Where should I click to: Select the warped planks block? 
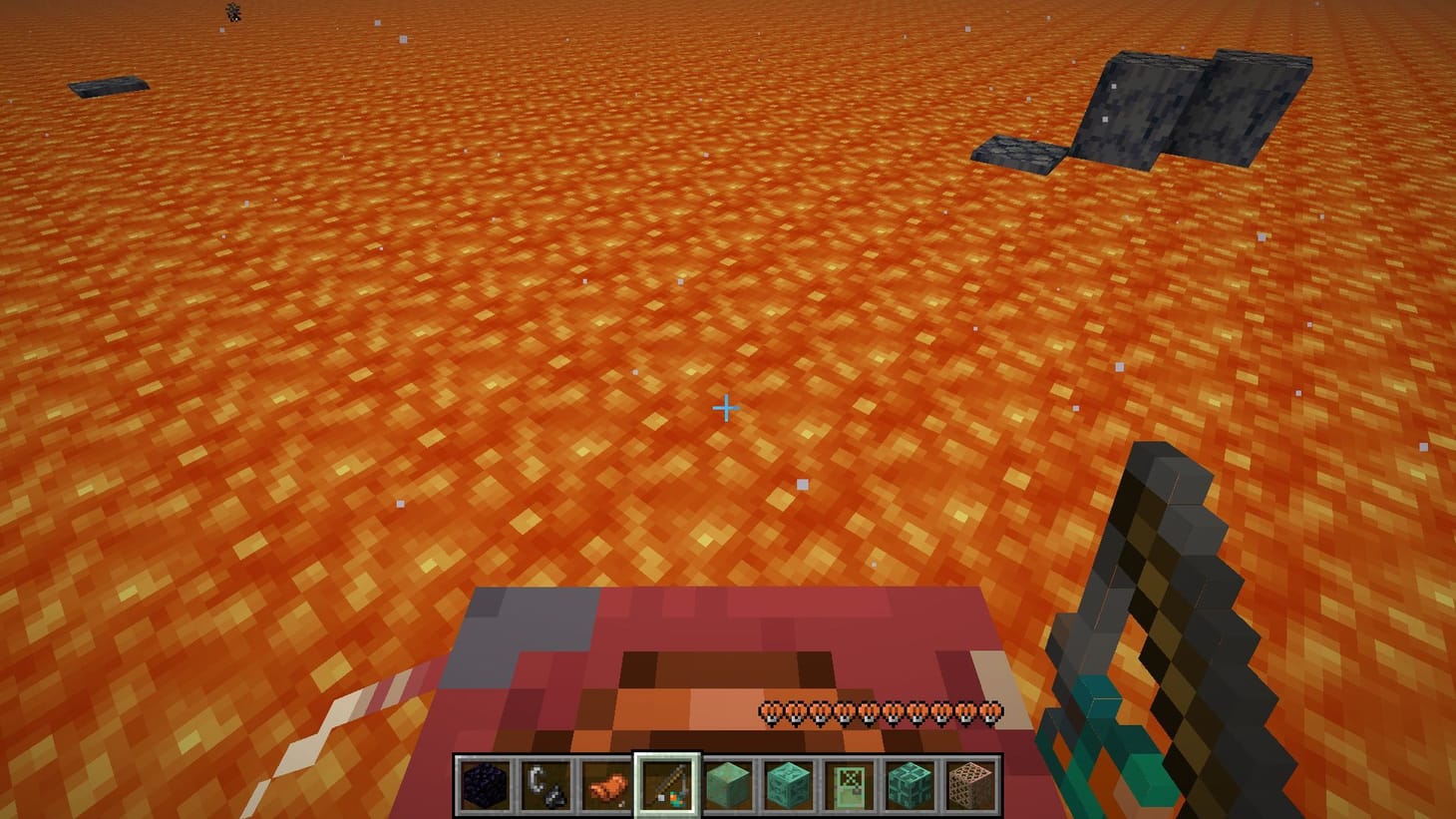(727, 783)
